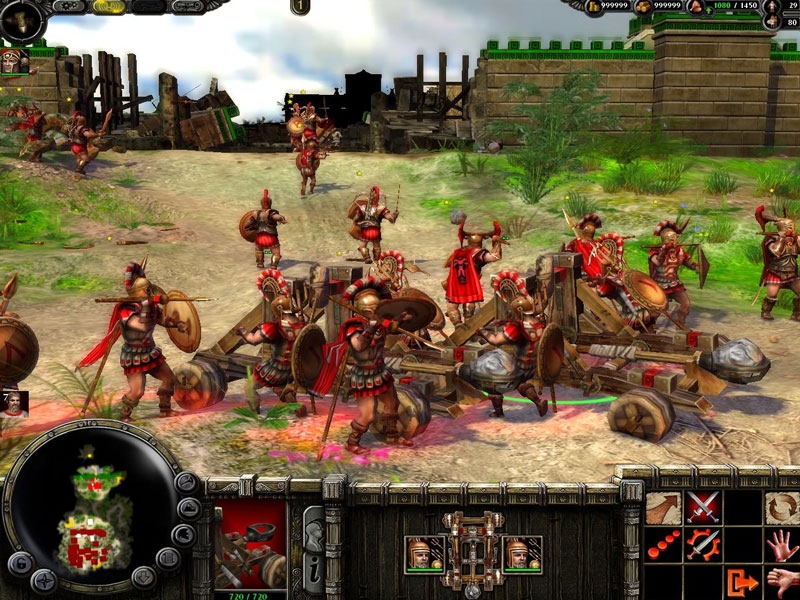Viewport: 800px width, 600px height.
Task: Select the red dotted-path patrol command
Action: coord(662,546)
